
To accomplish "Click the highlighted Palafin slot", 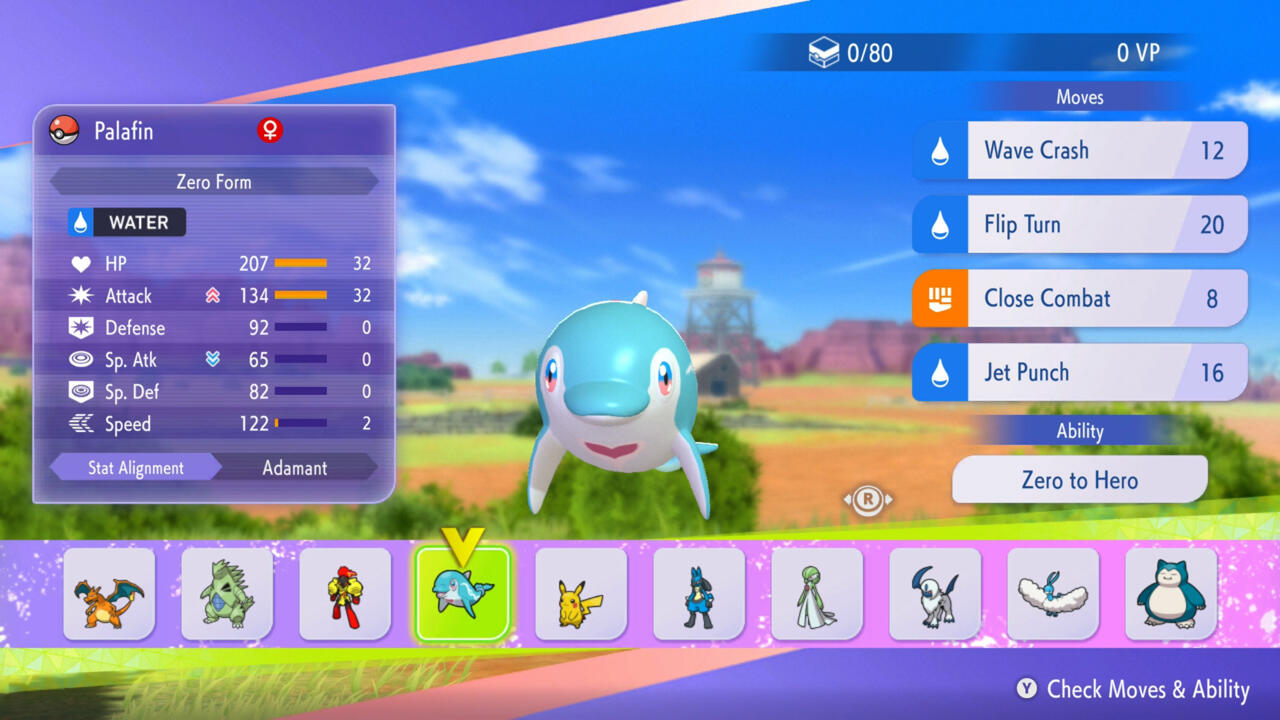I will pos(463,594).
